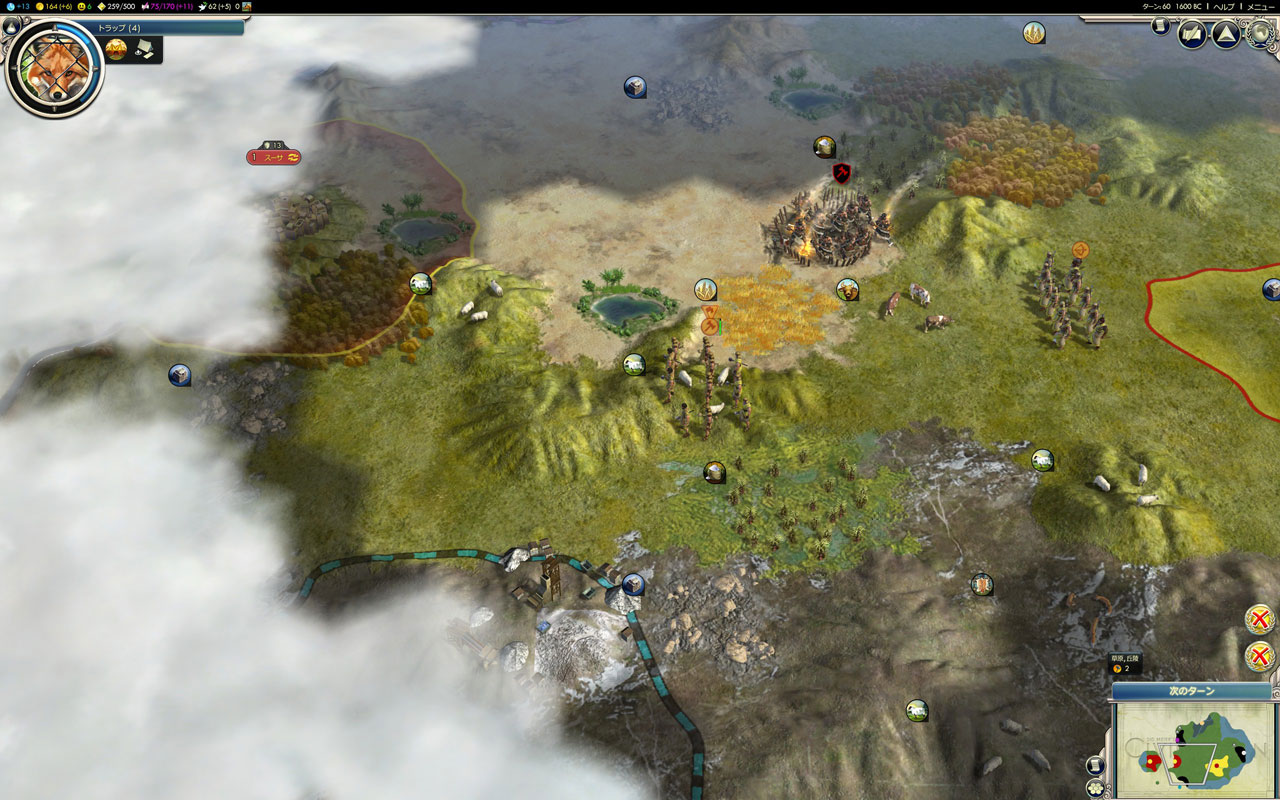Click the トラップ (4) research progress bar
This screenshot has height=800, width=1280.
coord(168,28)
